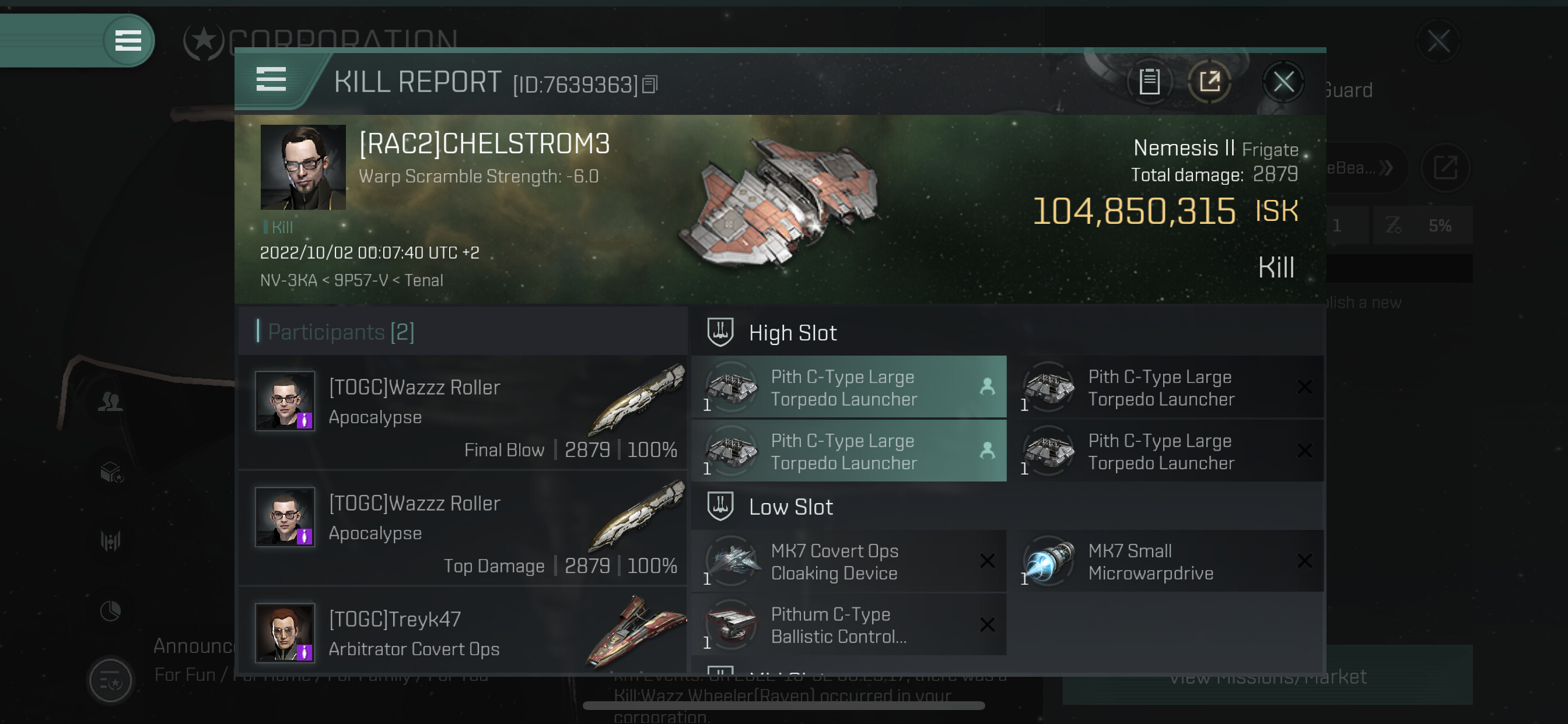The image size is (1568, 724).
Task: Inspect the MK7 Covert Ops Cloaking Device
Action: click(x=849, y=561)
